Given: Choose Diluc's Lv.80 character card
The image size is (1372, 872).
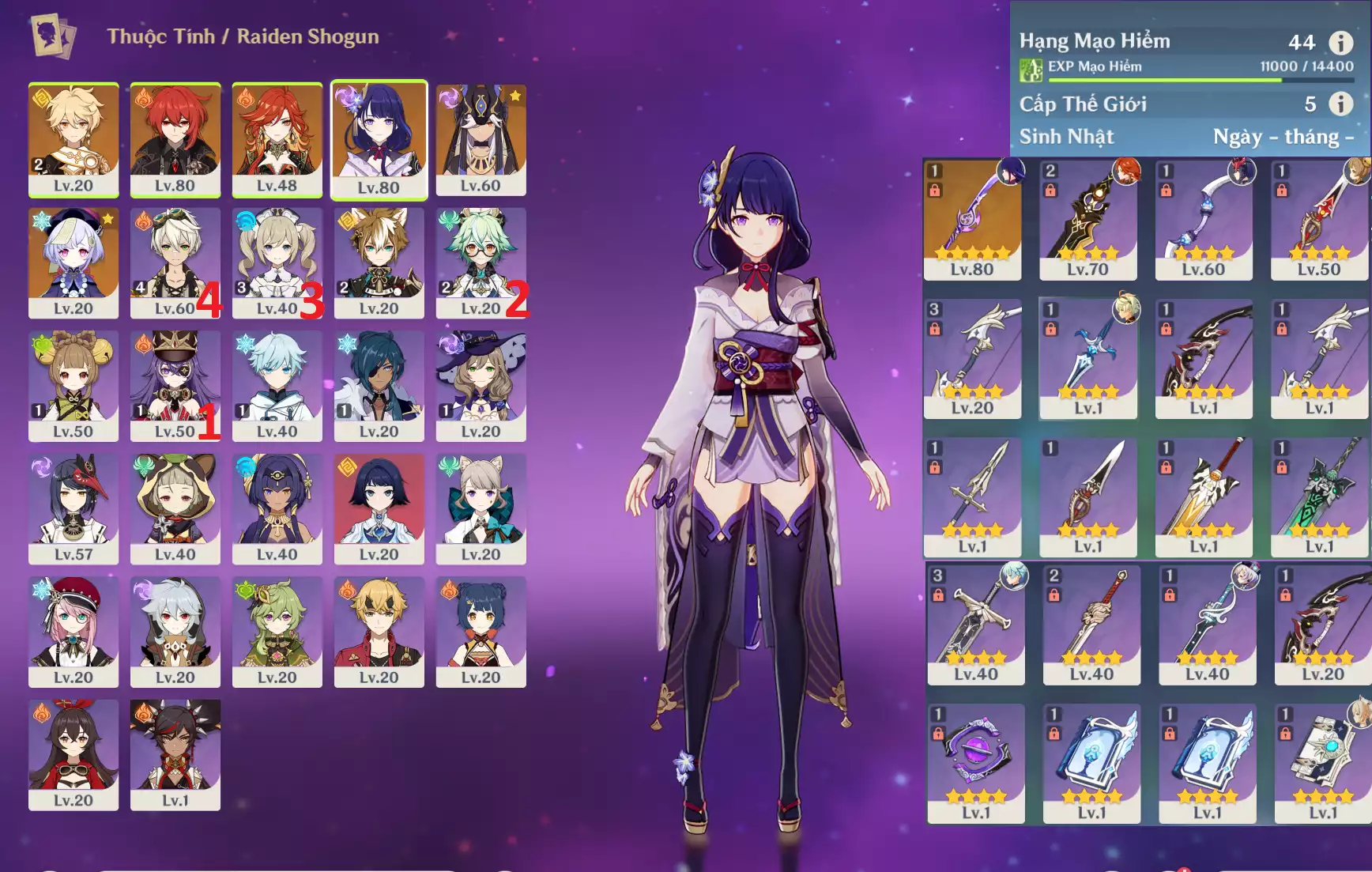Looking at the screenshot, I should pyautogui.click(x=175, y=139).
